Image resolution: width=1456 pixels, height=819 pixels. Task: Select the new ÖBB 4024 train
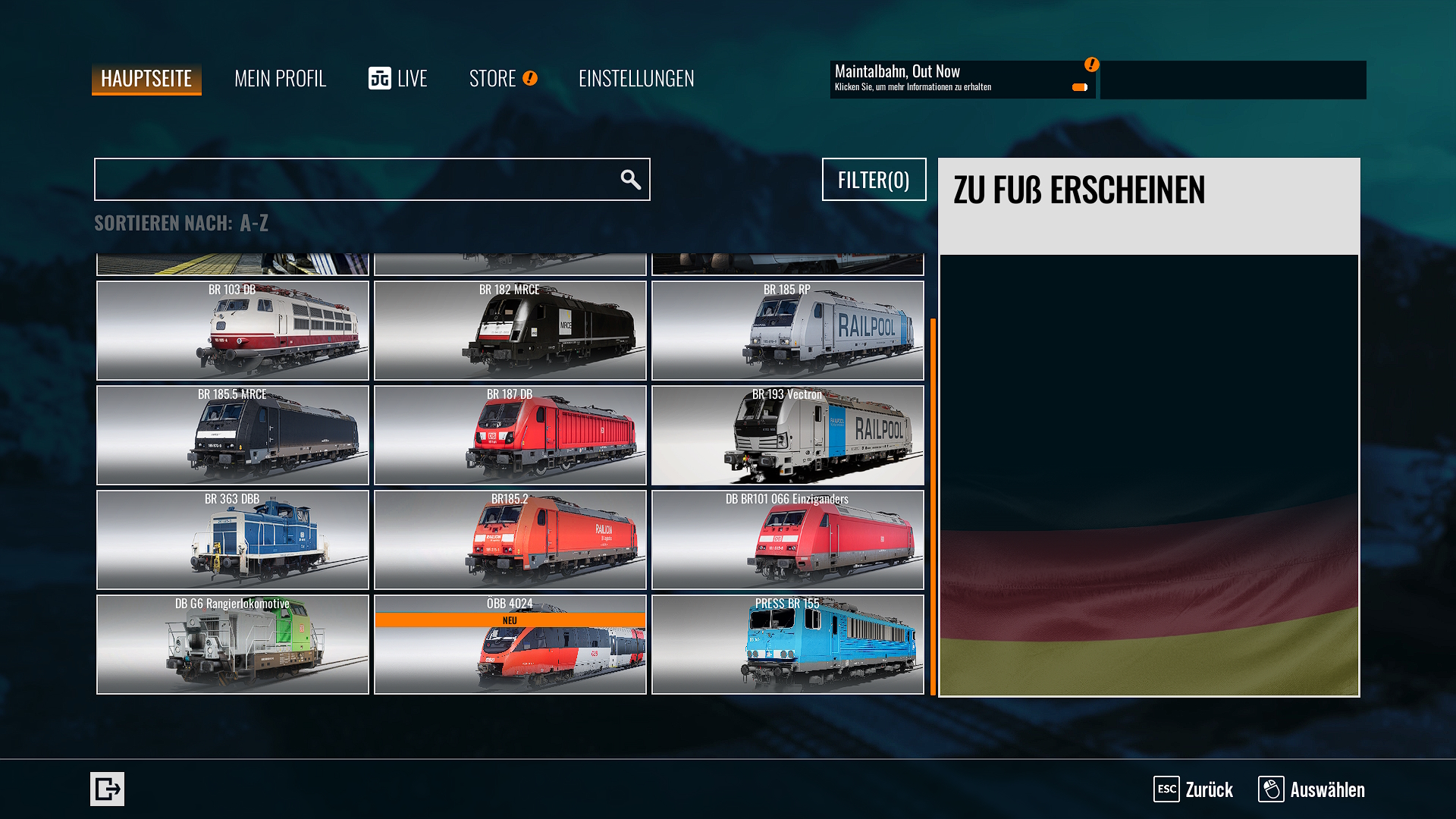(x=510, y=645)
